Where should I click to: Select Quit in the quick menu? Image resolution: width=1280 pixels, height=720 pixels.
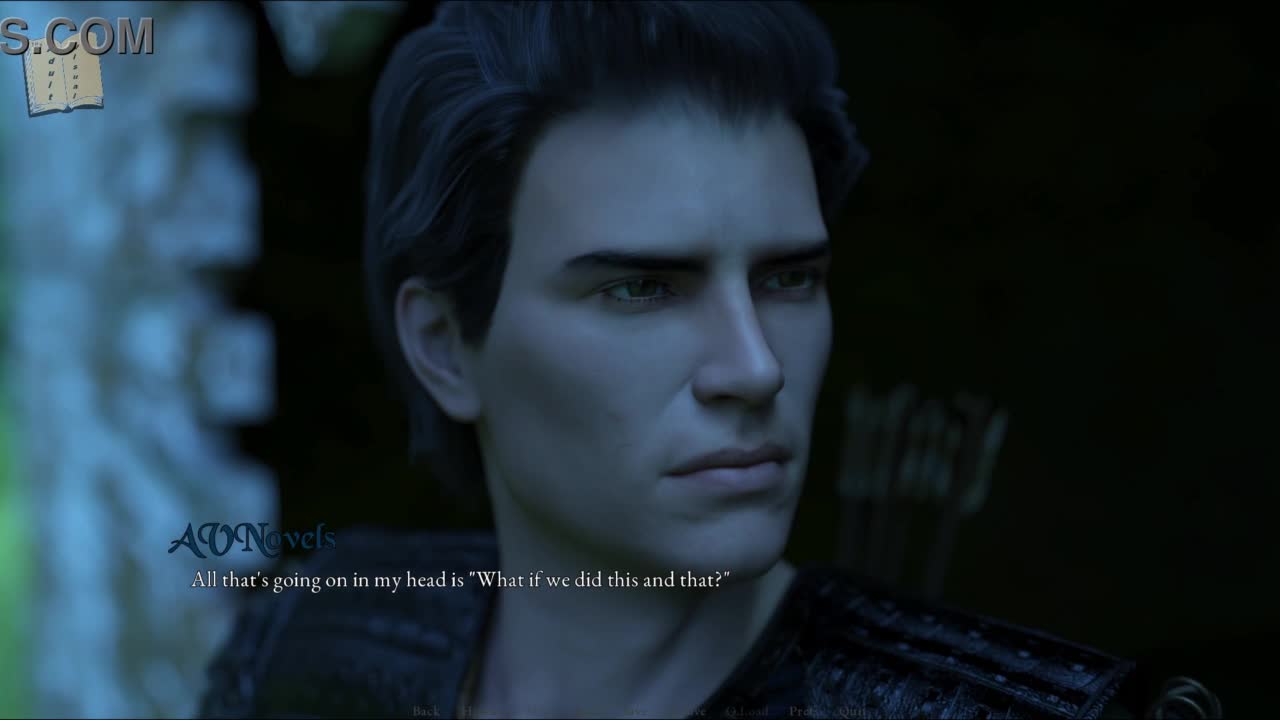(853, 711)
